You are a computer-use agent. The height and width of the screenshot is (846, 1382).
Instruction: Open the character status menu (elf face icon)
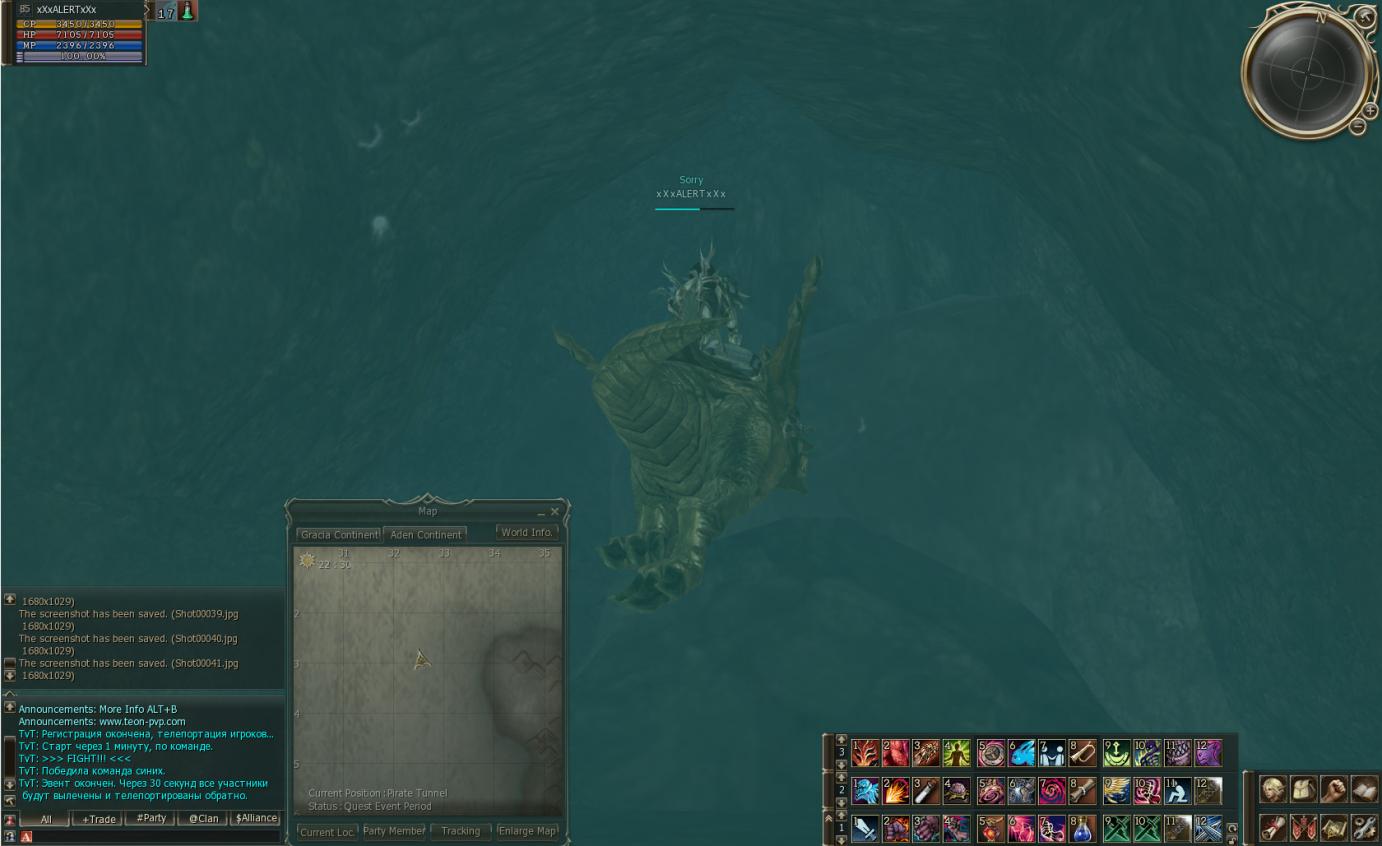1272,789
